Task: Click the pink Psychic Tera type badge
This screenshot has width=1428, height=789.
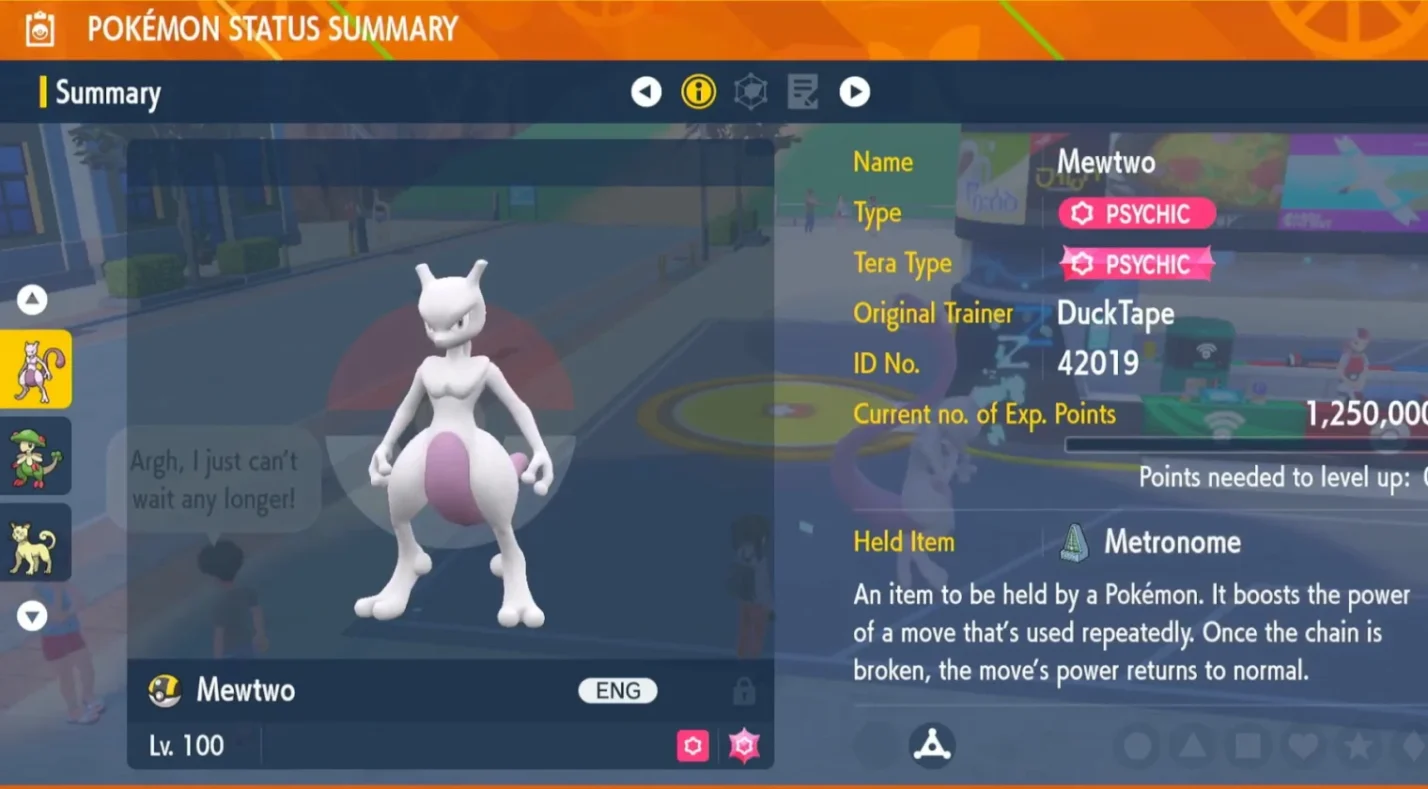Action: tap(1137, 264)
